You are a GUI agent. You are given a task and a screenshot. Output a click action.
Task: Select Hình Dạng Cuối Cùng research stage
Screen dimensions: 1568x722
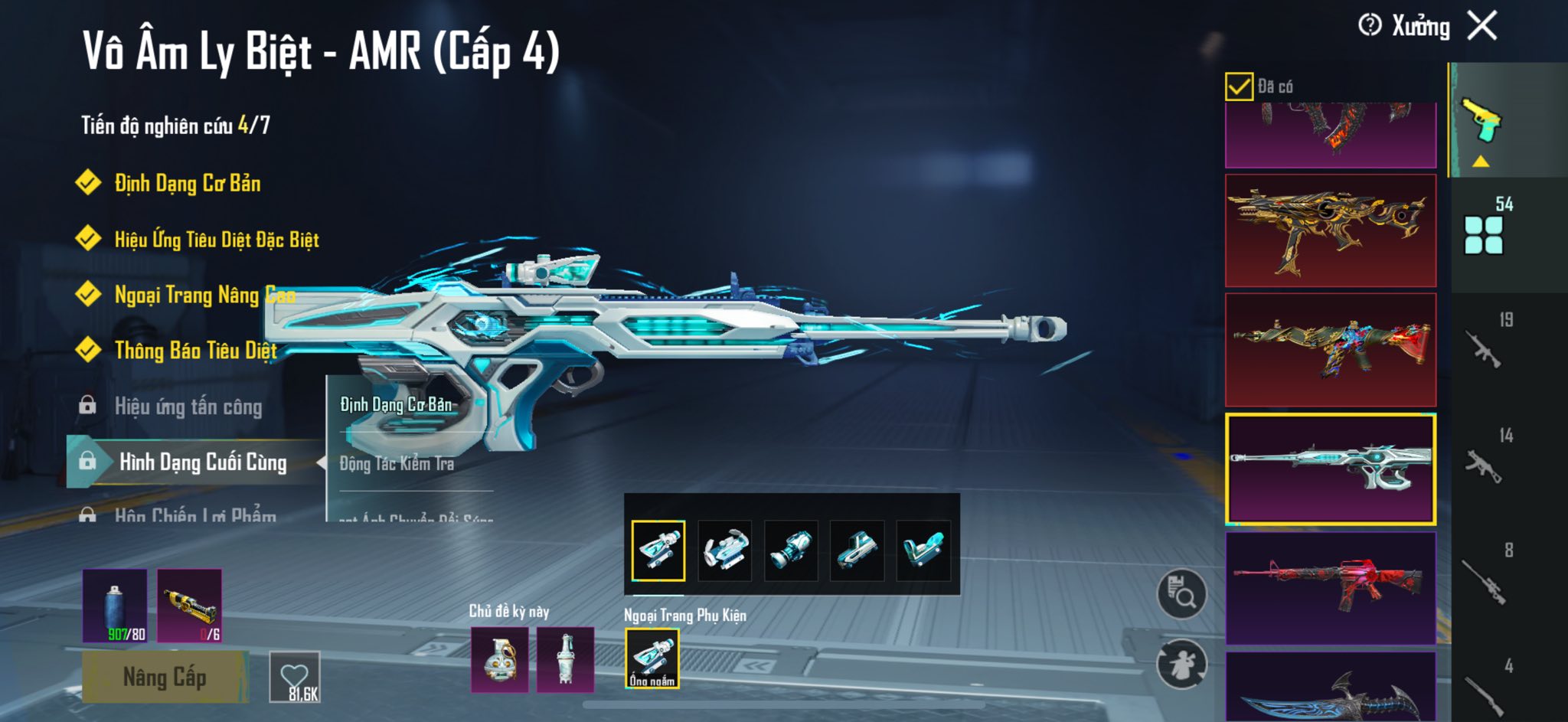click(202, 462)
